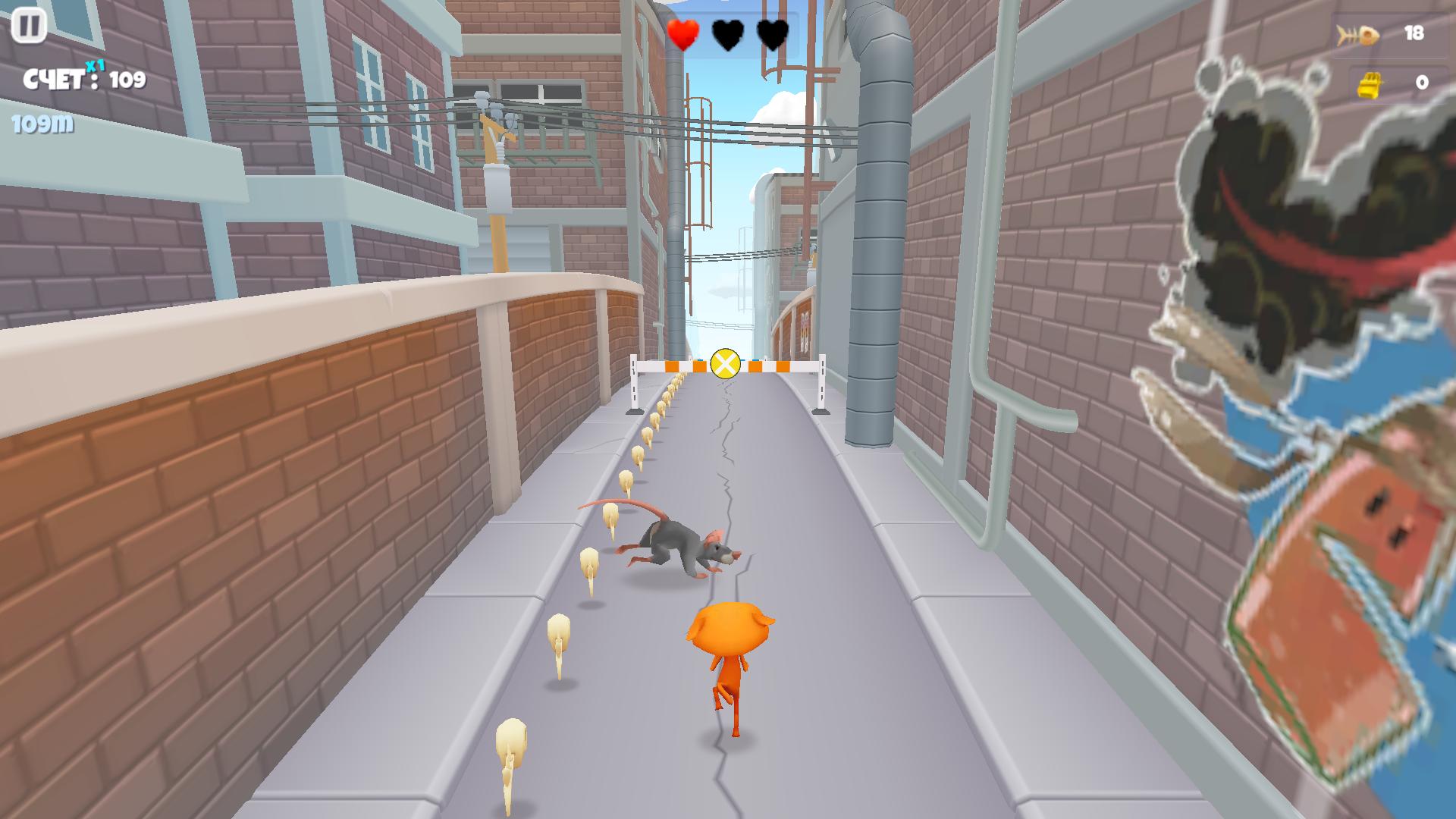Screen dimensions: 1456x819
Task: Click the first black empty heart
Action: (x=726, y=33)
